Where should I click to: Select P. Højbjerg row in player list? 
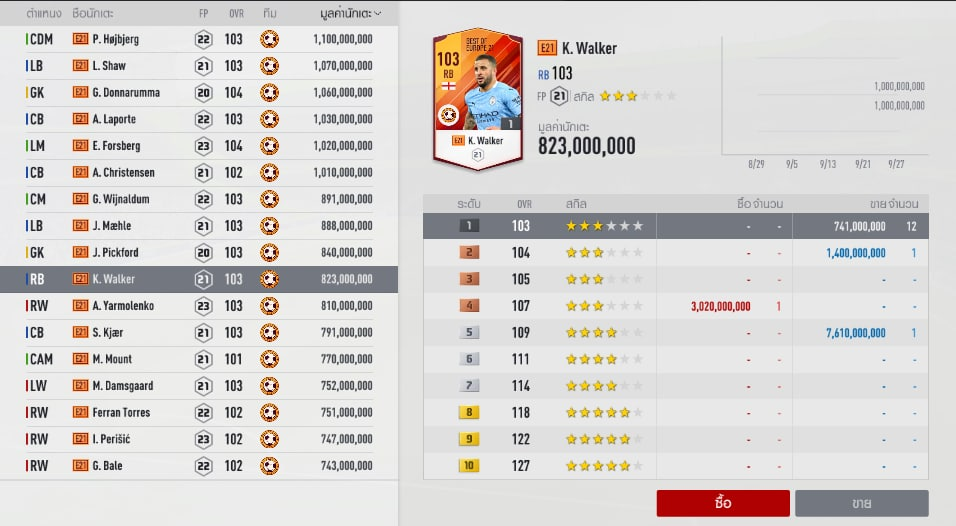click(199, 39)
